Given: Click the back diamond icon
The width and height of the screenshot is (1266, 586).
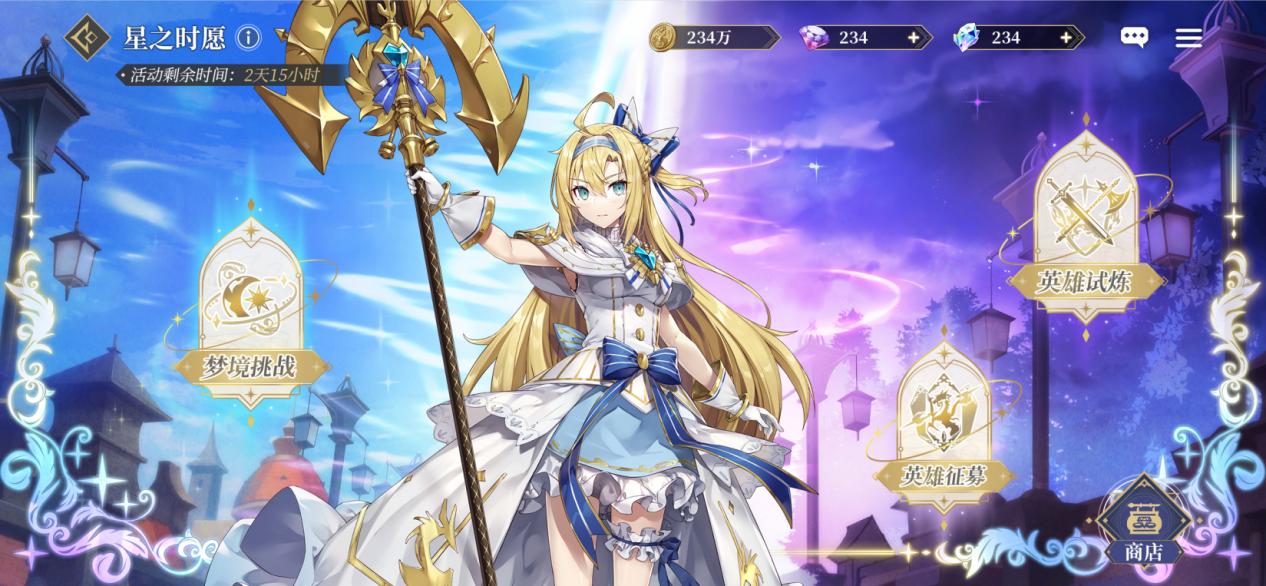Looking at the screenshot, I should [x=88, y=38].
